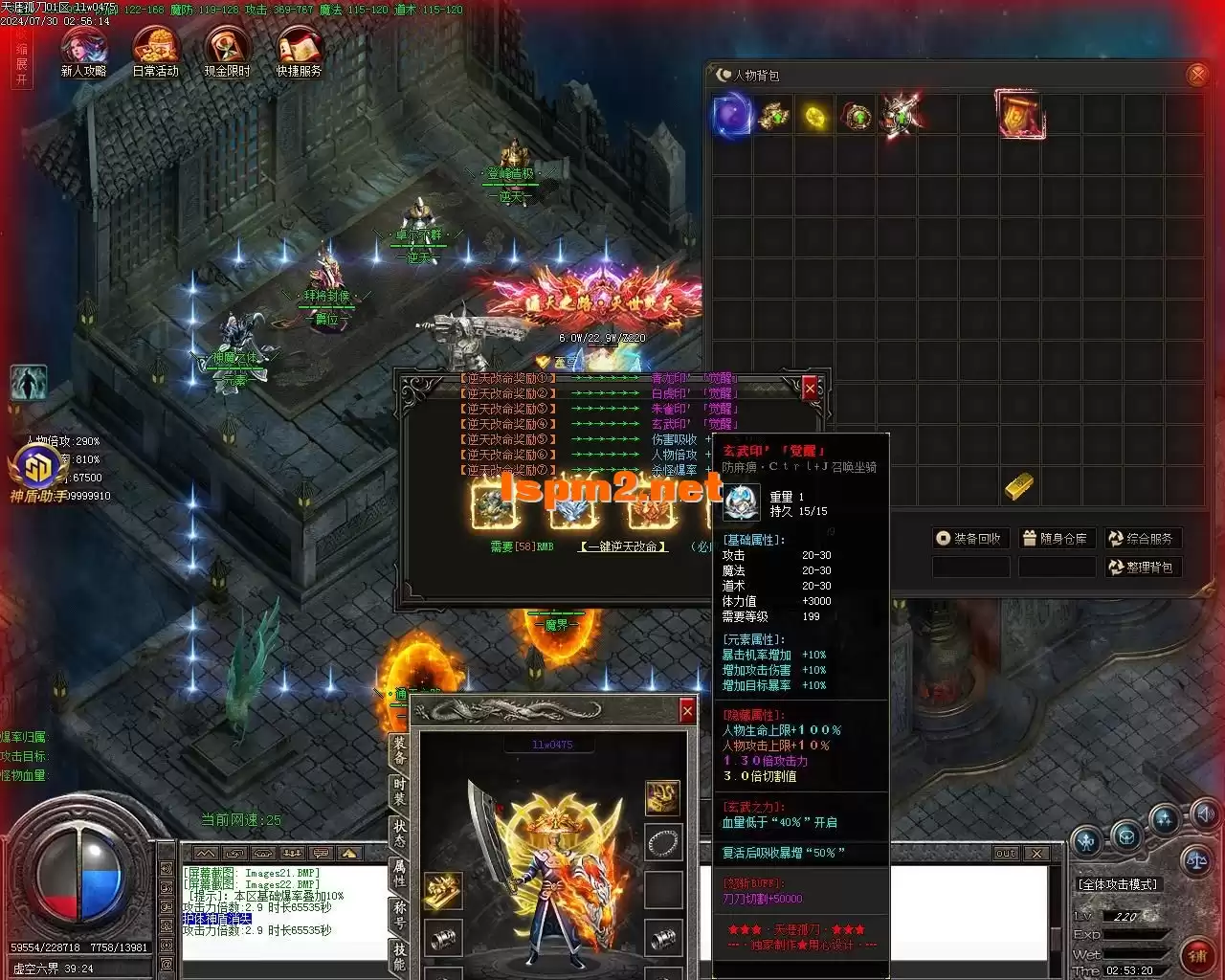Select the necklace equipment slot
Screen dimensions: 1225x980
coord(662,844)
